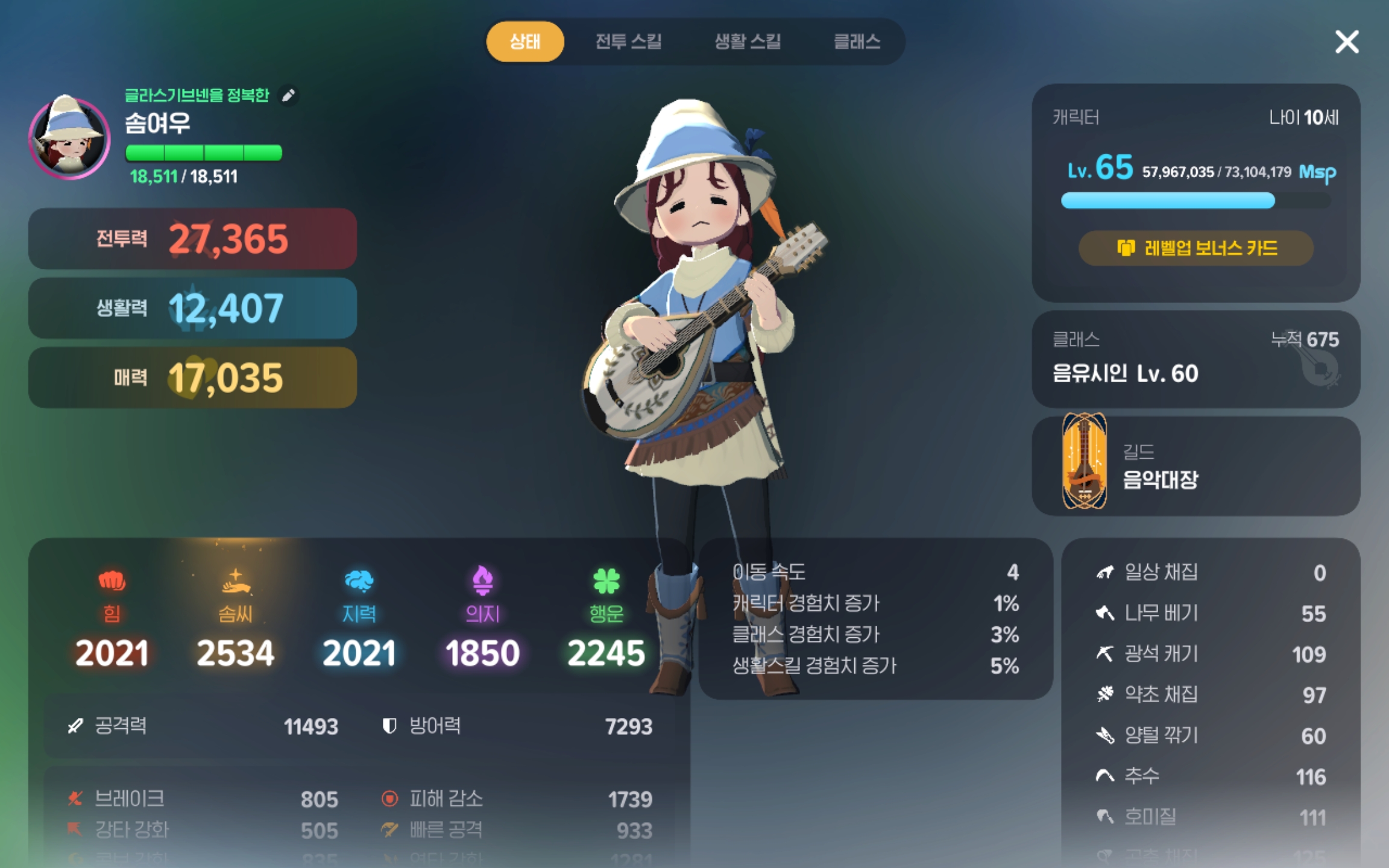Choose the 행운 luck stat

[606, 618]
